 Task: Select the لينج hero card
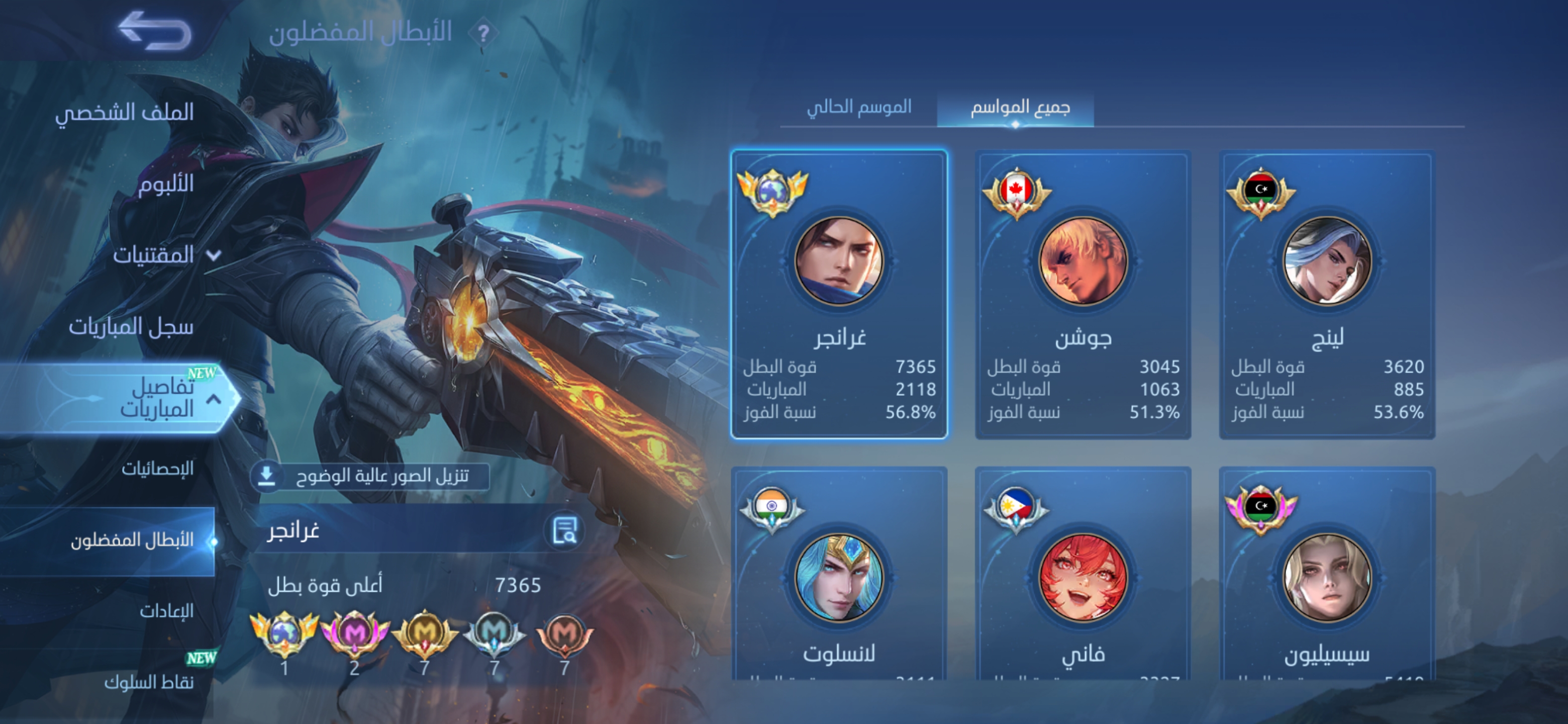1327,294
